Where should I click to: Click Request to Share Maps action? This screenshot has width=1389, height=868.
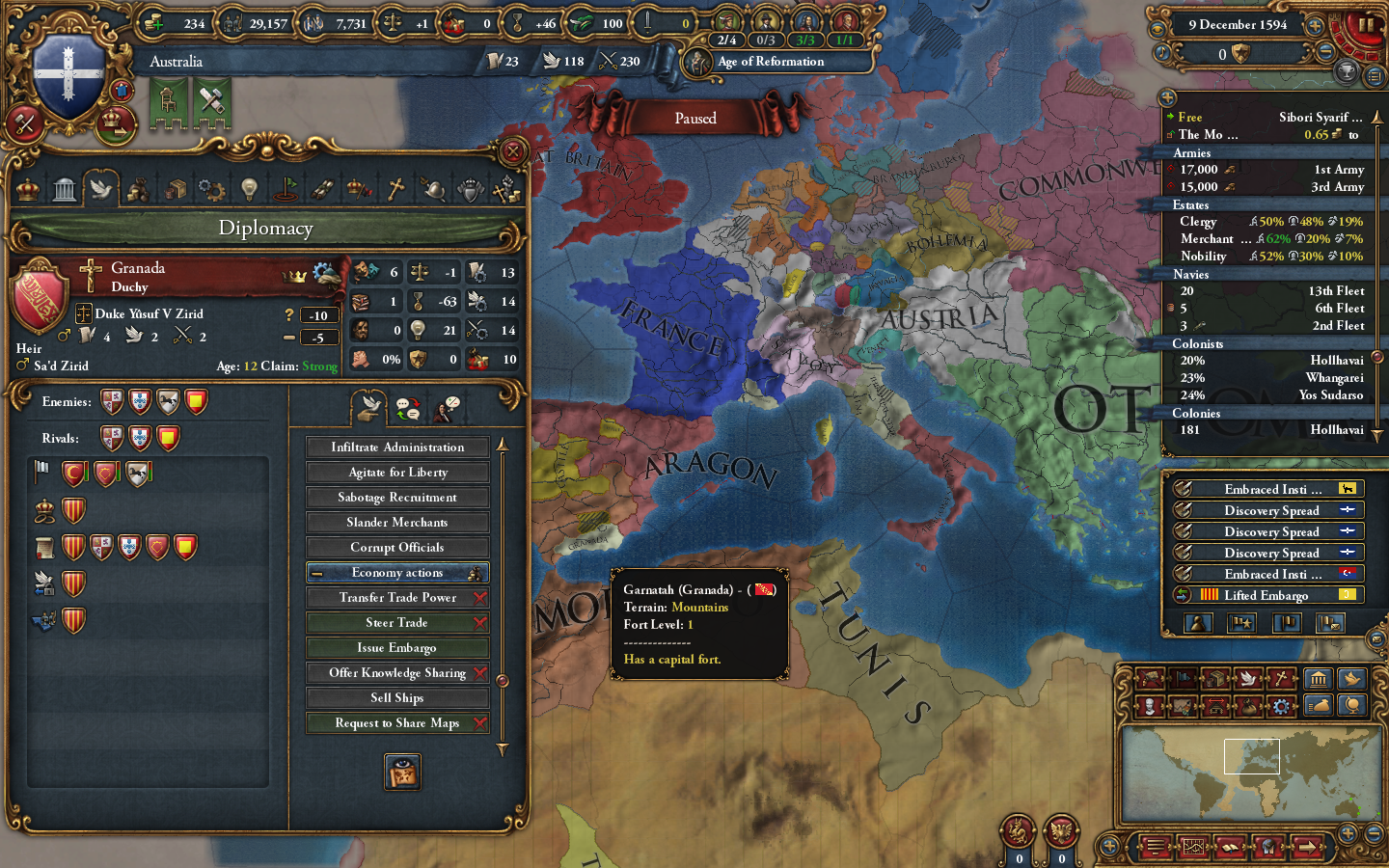[x=396, y=722]
